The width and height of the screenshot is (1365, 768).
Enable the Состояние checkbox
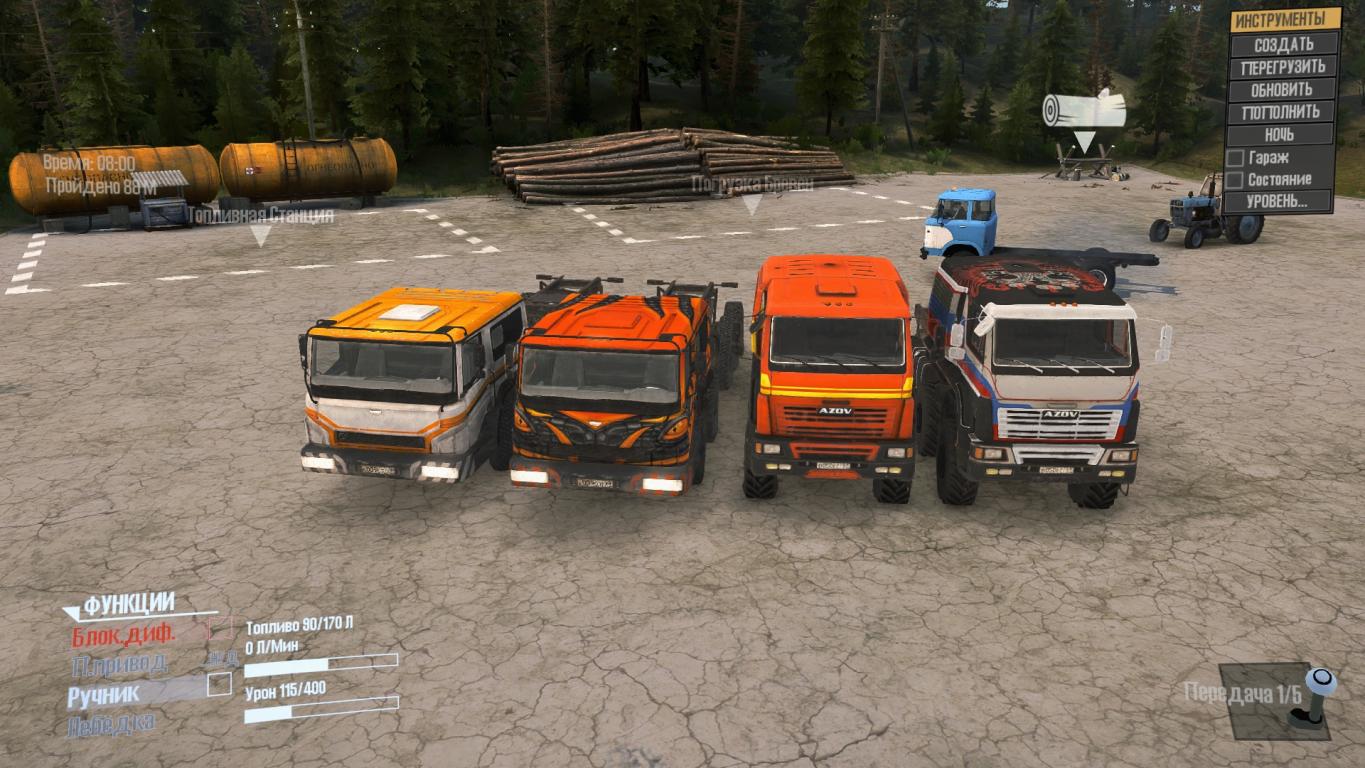pos(1236,180)
